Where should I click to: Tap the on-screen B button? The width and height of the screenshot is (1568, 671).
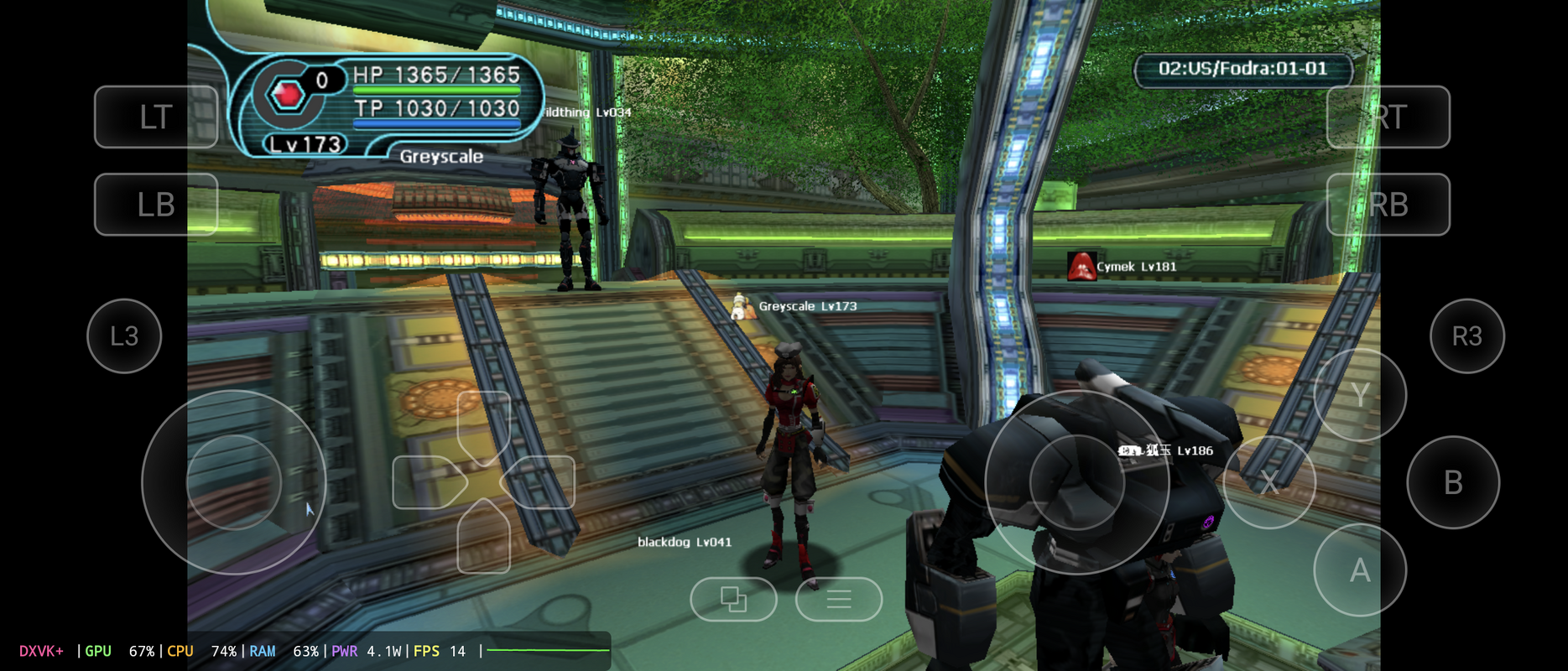[x=1452, y=482]
